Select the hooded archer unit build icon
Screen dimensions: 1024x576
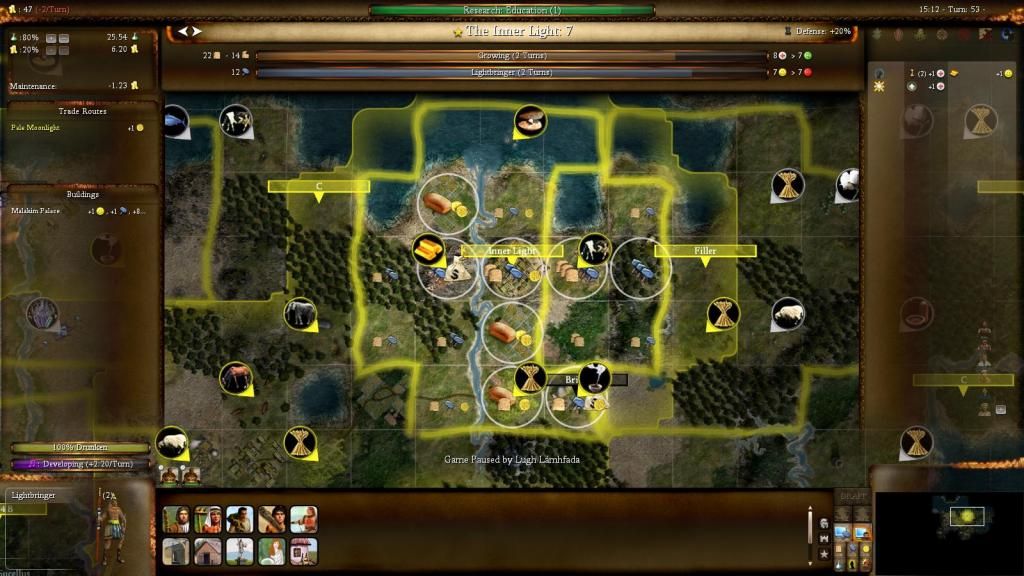176,519
